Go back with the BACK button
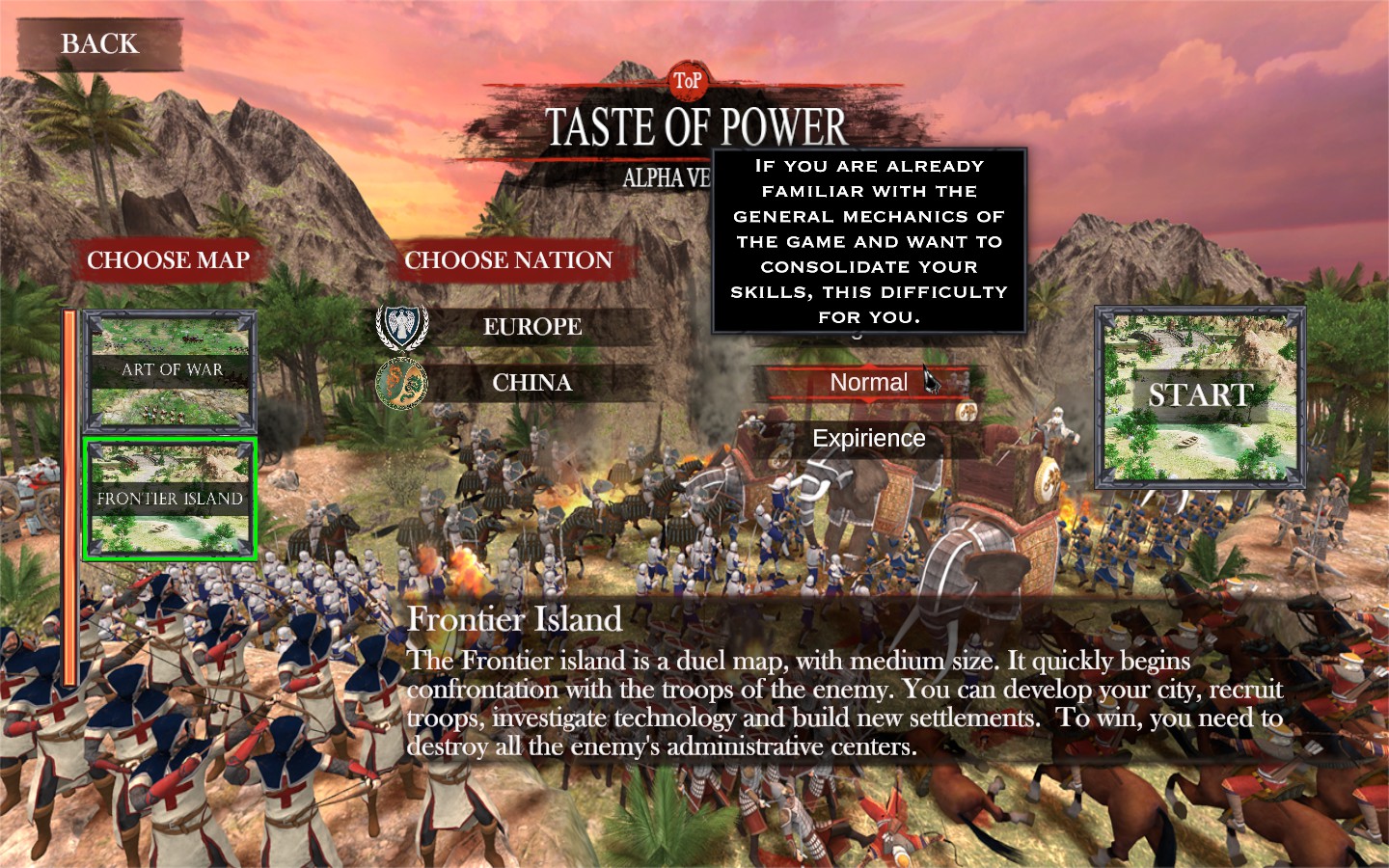The width and height of the screenshot is (1389, 868). coord(99,44)
